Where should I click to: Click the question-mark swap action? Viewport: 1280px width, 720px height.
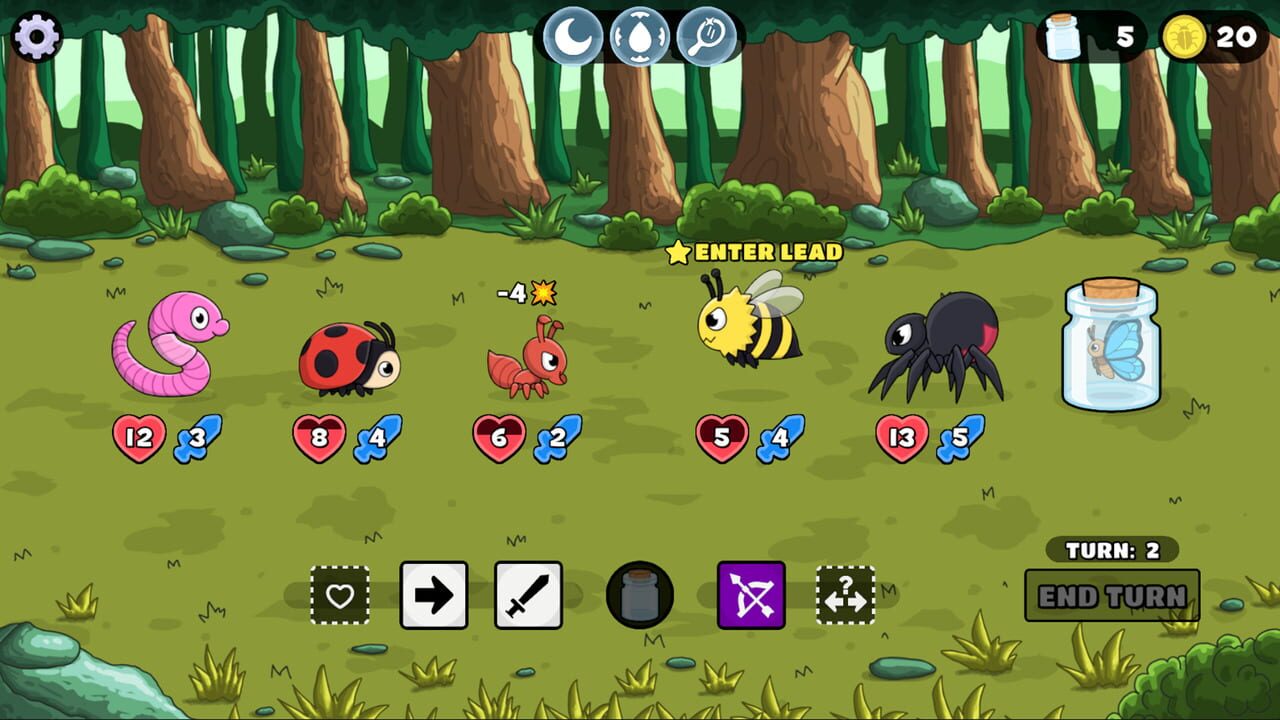(x=846, y=596)
